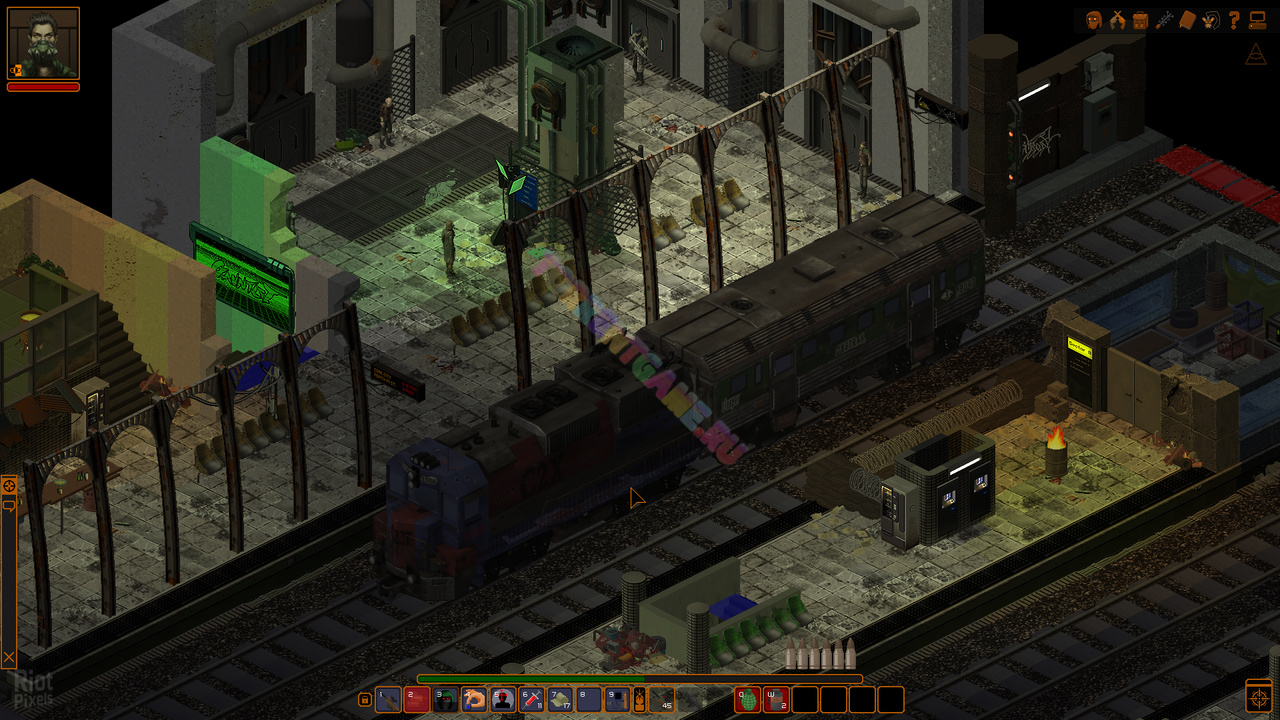Select the weapon in hotbar slot 1
The height and width of the screenshot is (720, 1280).
(x=388, y=699)
